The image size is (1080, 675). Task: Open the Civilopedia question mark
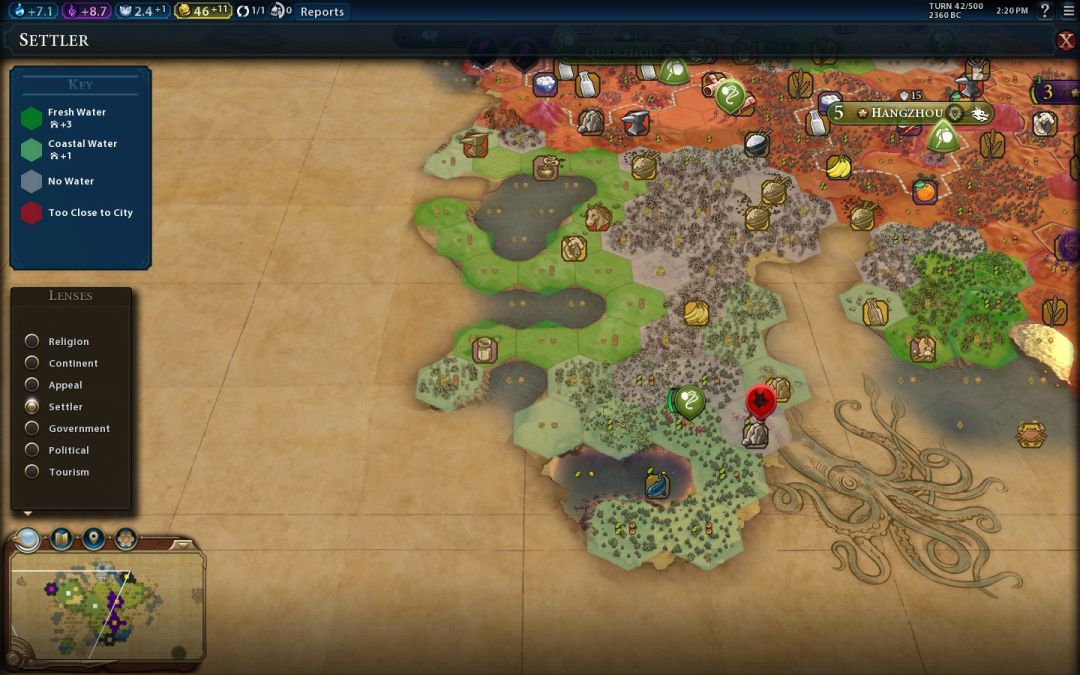(1045, 11)
